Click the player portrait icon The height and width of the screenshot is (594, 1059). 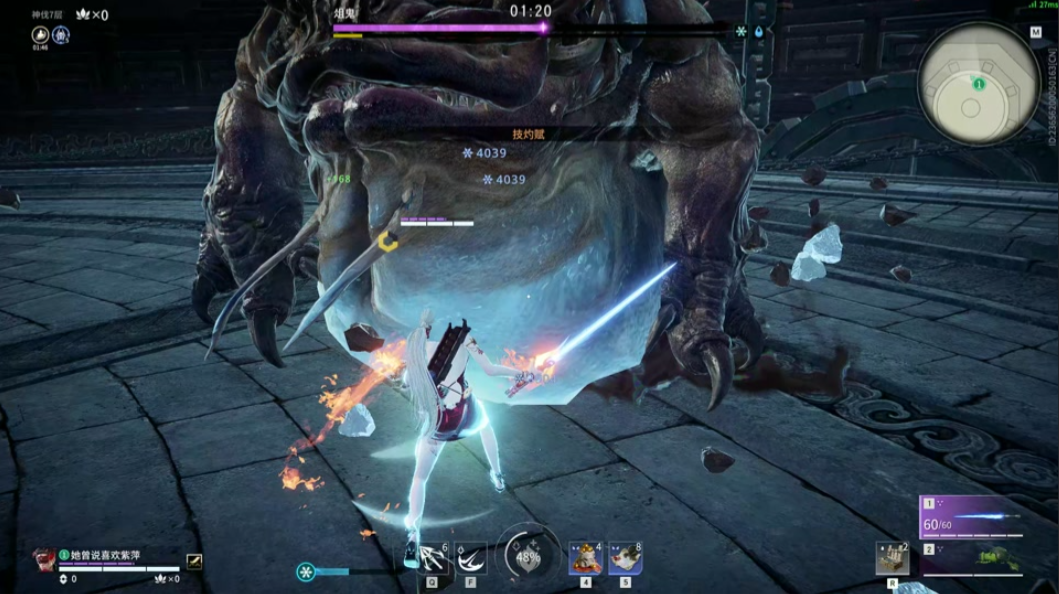point(44,557)
